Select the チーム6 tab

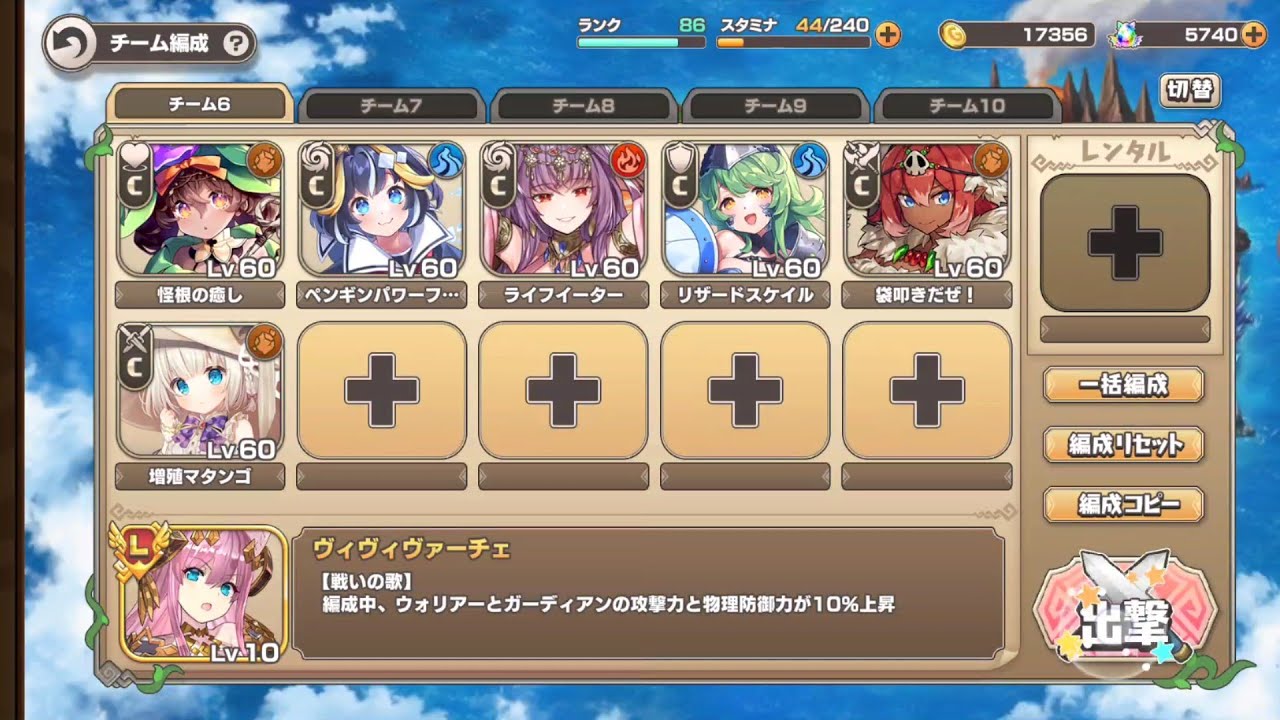pyautogui.click(x=199, y=104)
